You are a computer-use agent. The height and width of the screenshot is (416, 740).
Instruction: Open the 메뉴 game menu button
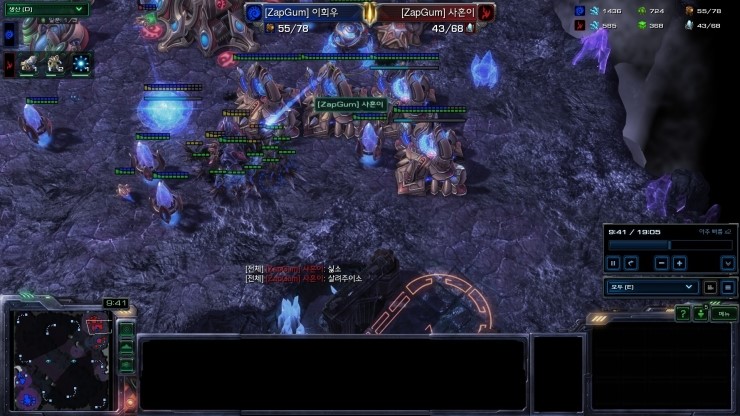[x=720, y=314]
